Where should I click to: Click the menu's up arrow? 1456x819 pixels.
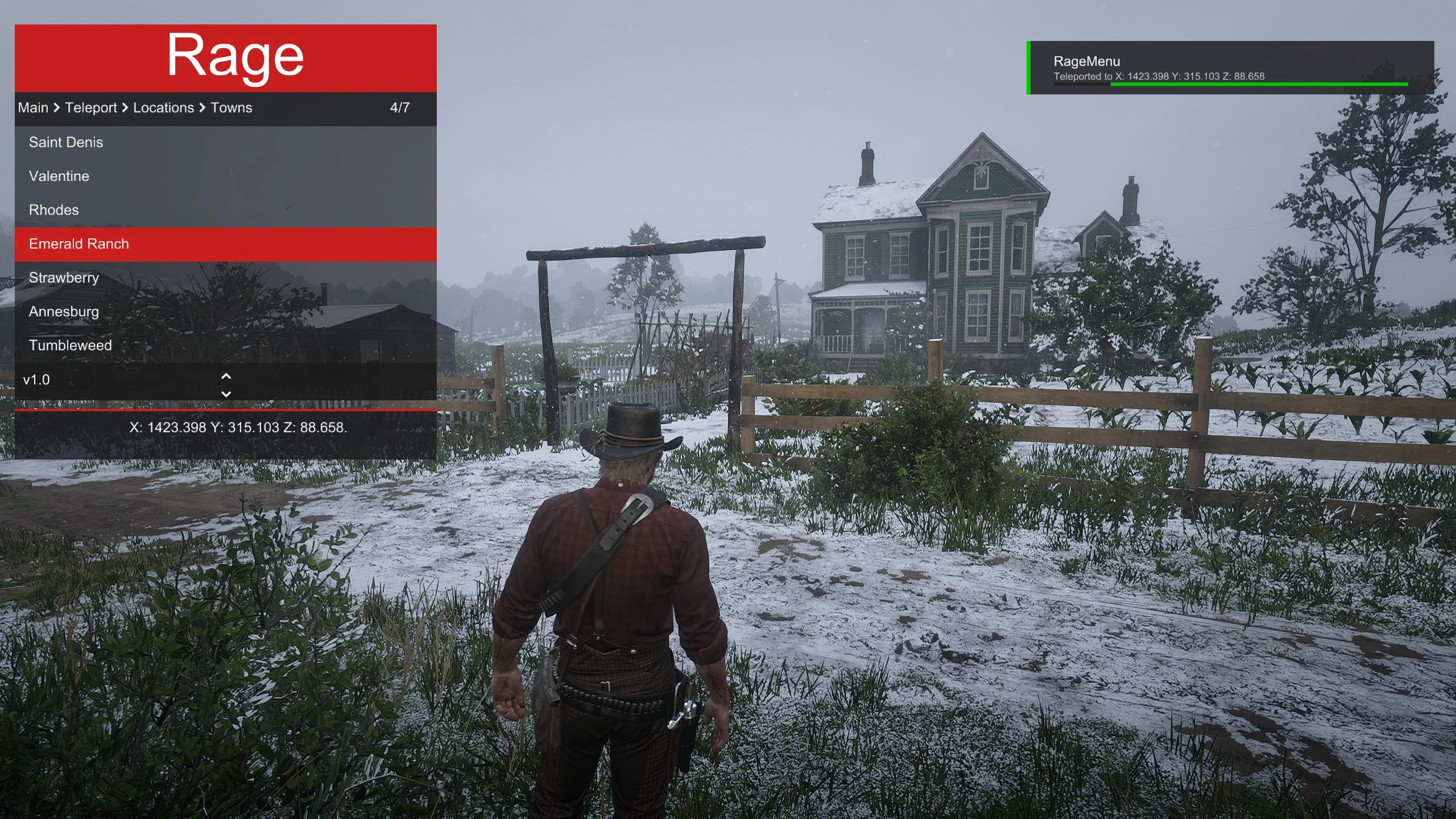pos(226,376)
